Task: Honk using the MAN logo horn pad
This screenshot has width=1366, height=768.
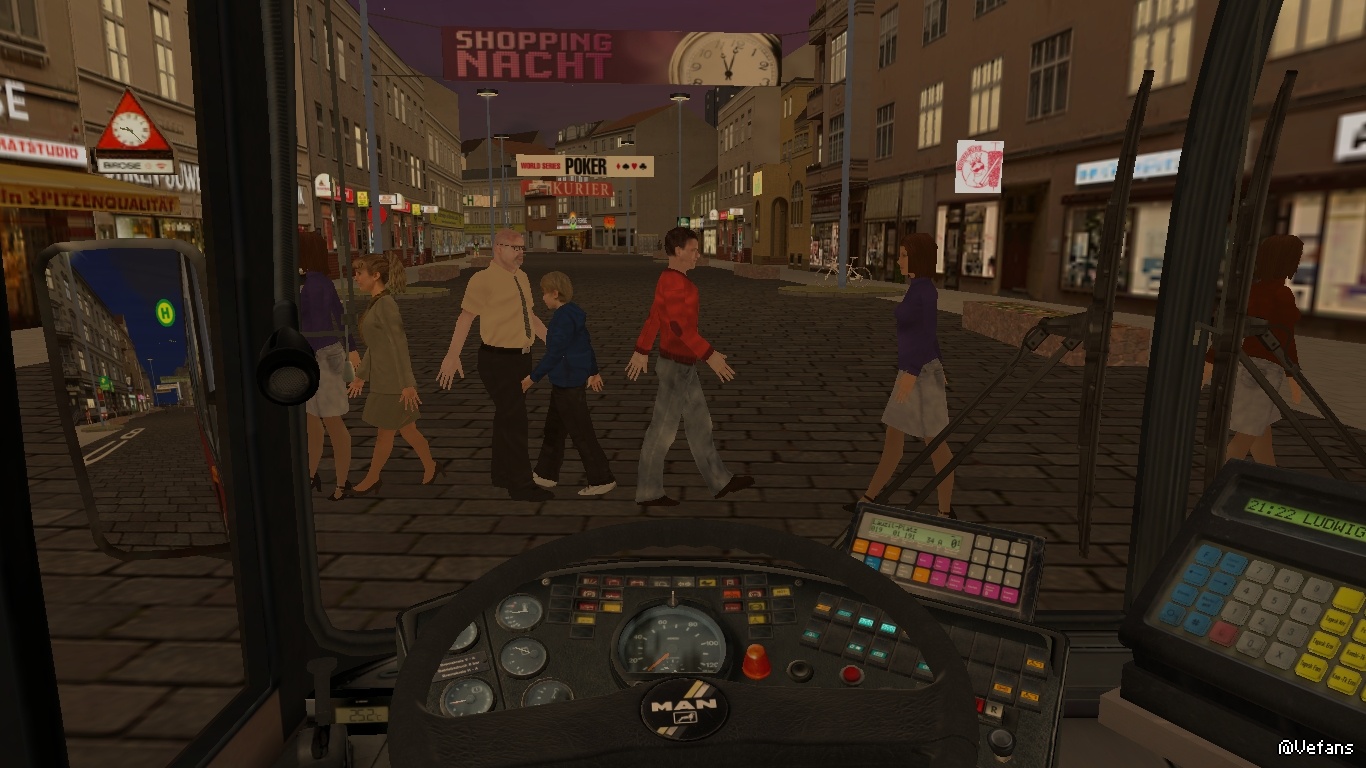Action: 684,709
